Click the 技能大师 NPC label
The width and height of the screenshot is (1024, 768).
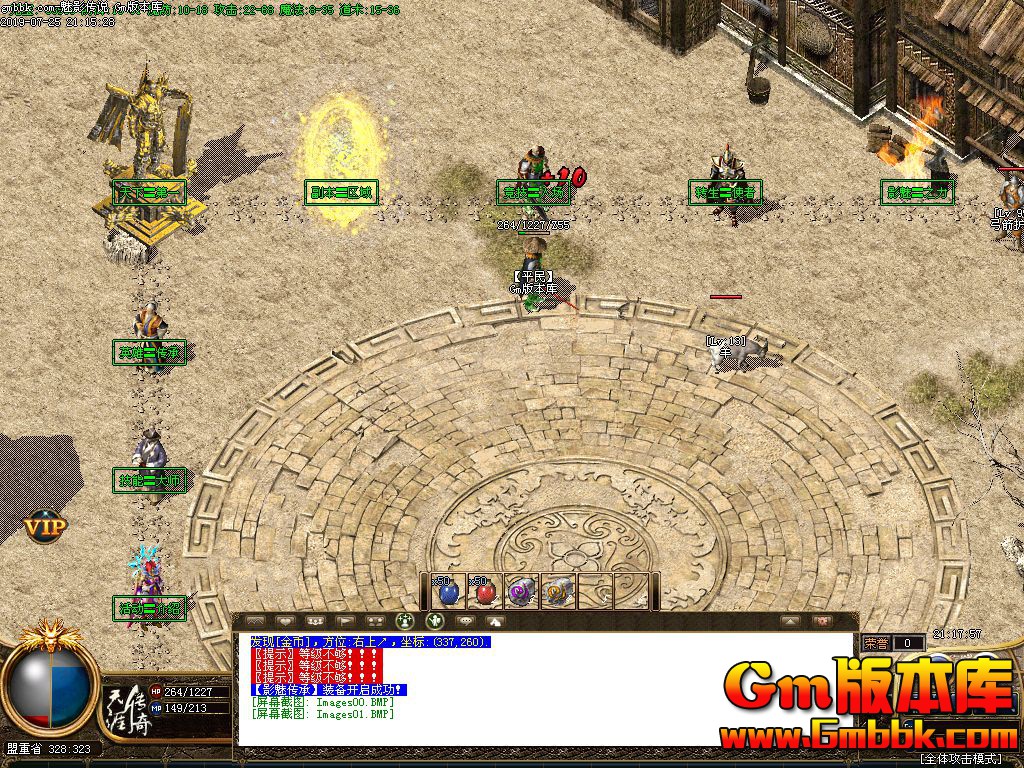point(150,480)
